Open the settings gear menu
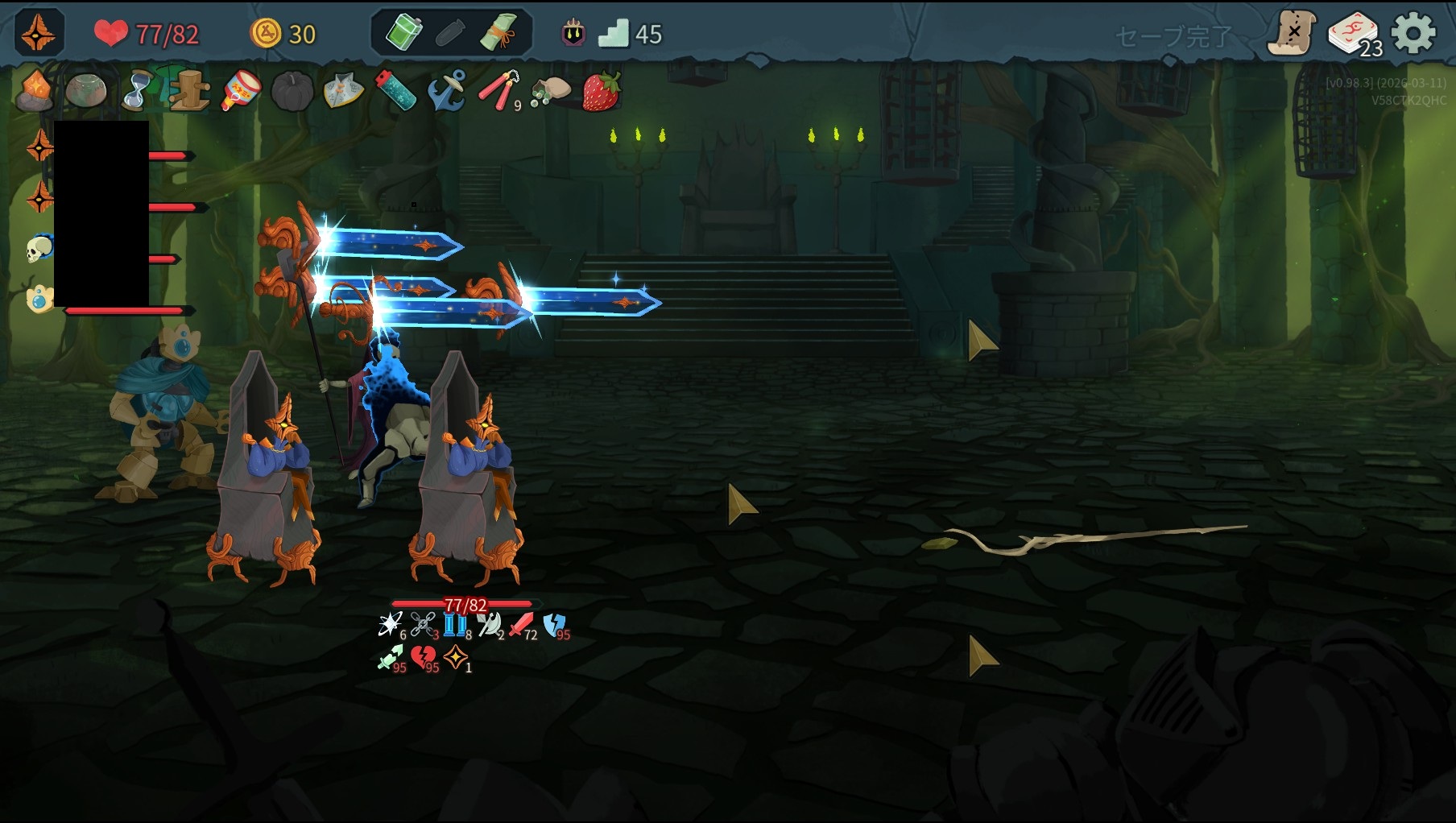1456x823 pixels. [1413, 34]
